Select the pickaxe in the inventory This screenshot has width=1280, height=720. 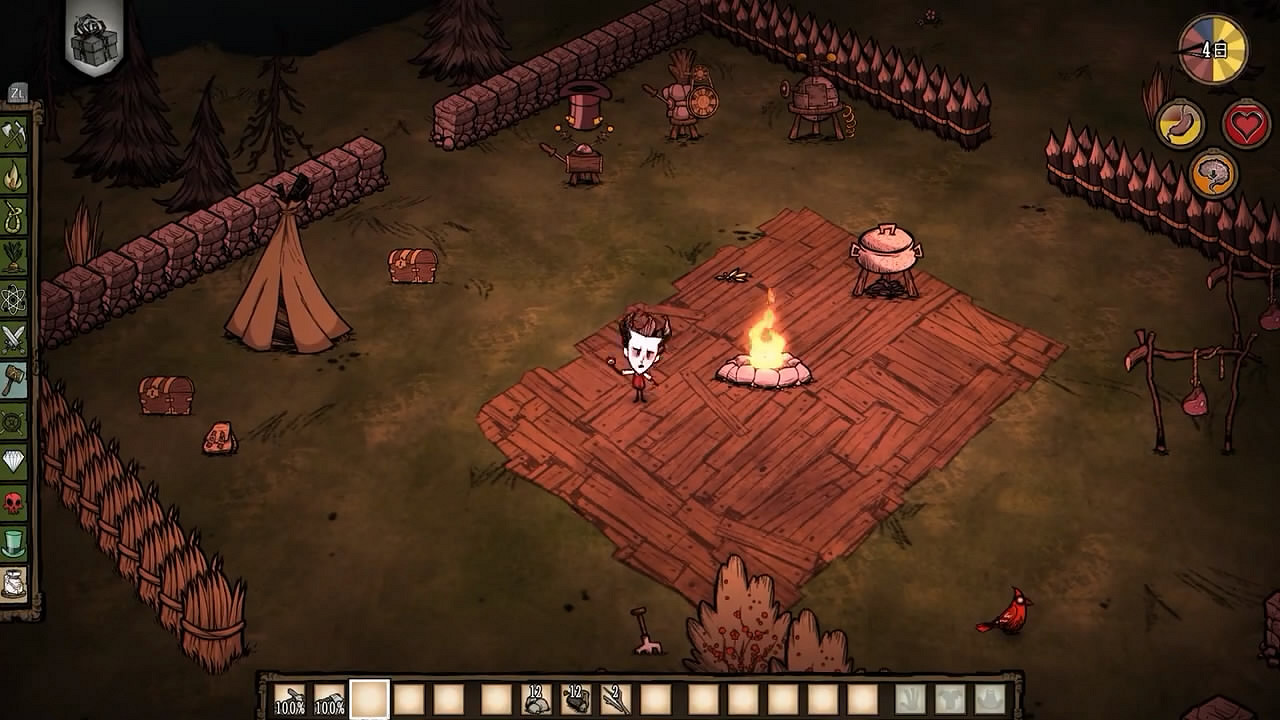(329, 699)
